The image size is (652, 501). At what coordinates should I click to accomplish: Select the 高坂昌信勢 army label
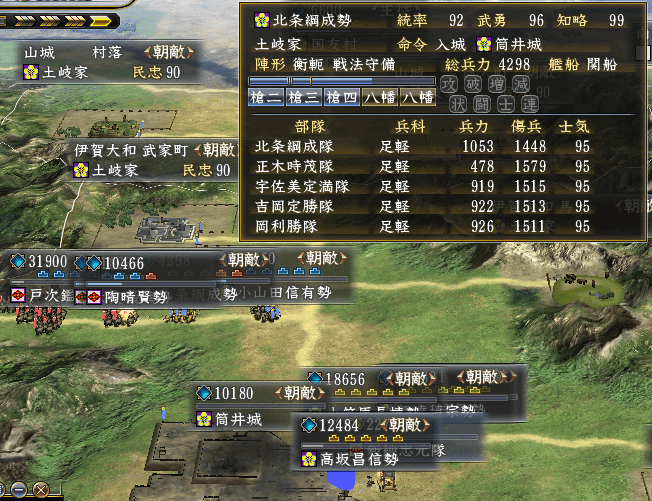tap(358, 459)
